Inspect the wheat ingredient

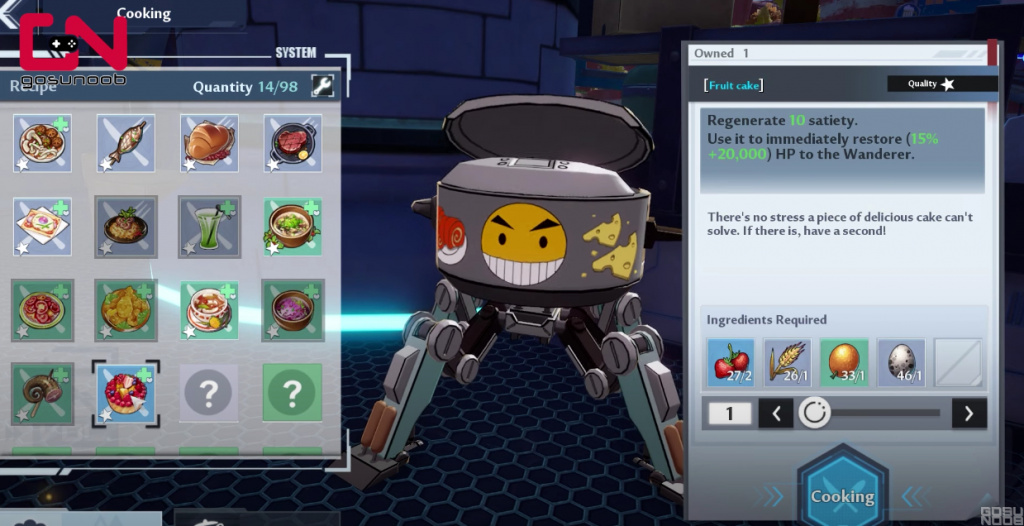tap(788, 362)
